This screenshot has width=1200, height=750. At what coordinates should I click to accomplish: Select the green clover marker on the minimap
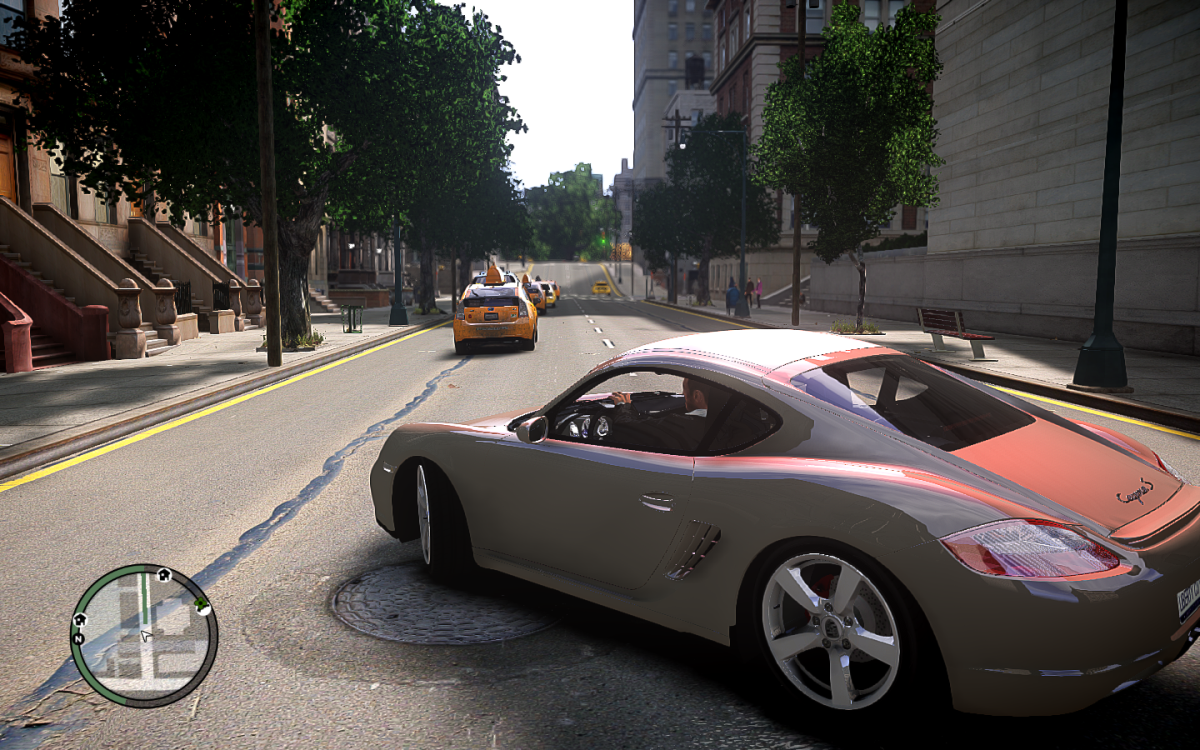[202, 604]
